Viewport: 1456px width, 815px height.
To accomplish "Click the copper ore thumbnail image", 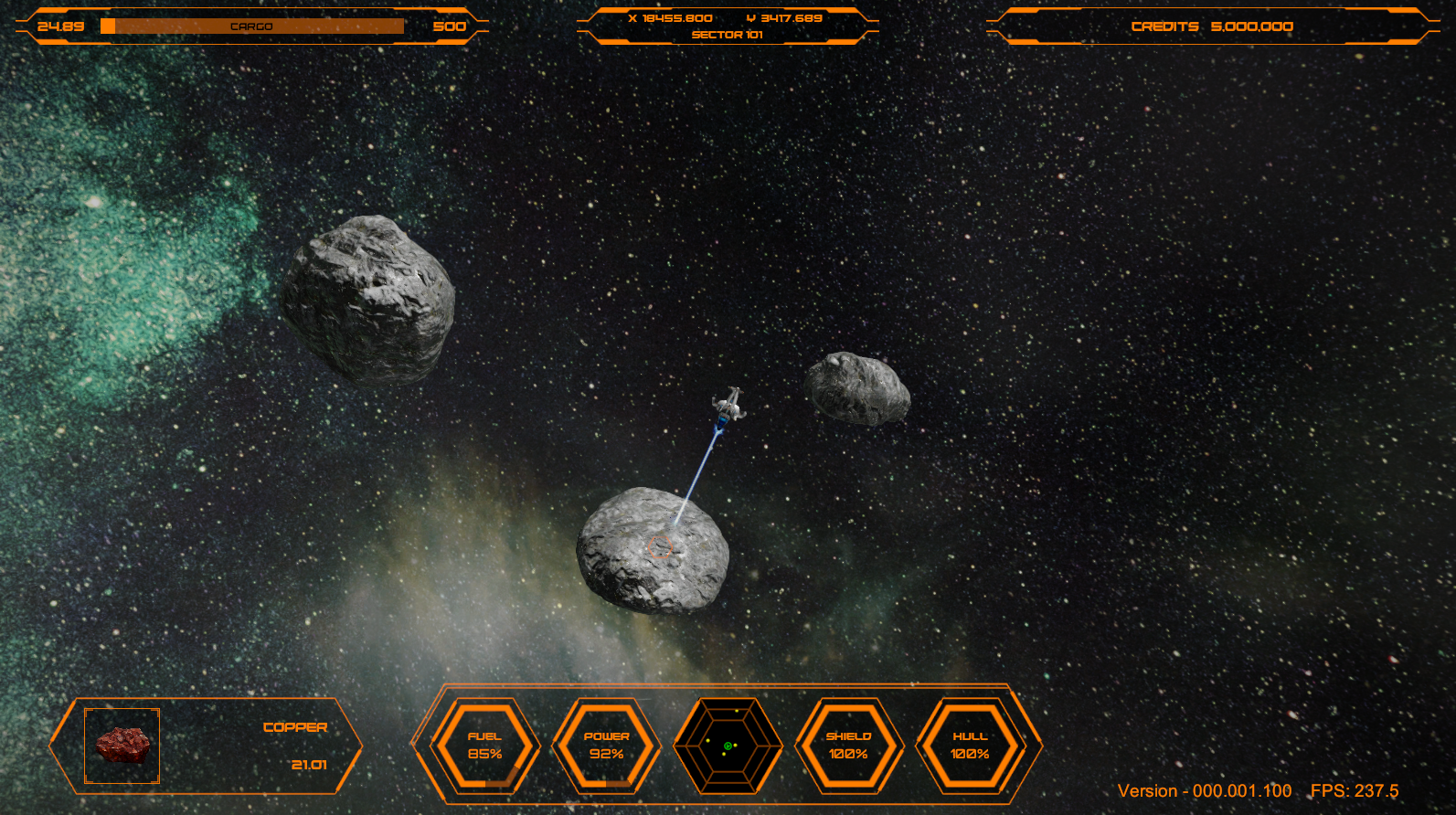I will pos(120,745).
